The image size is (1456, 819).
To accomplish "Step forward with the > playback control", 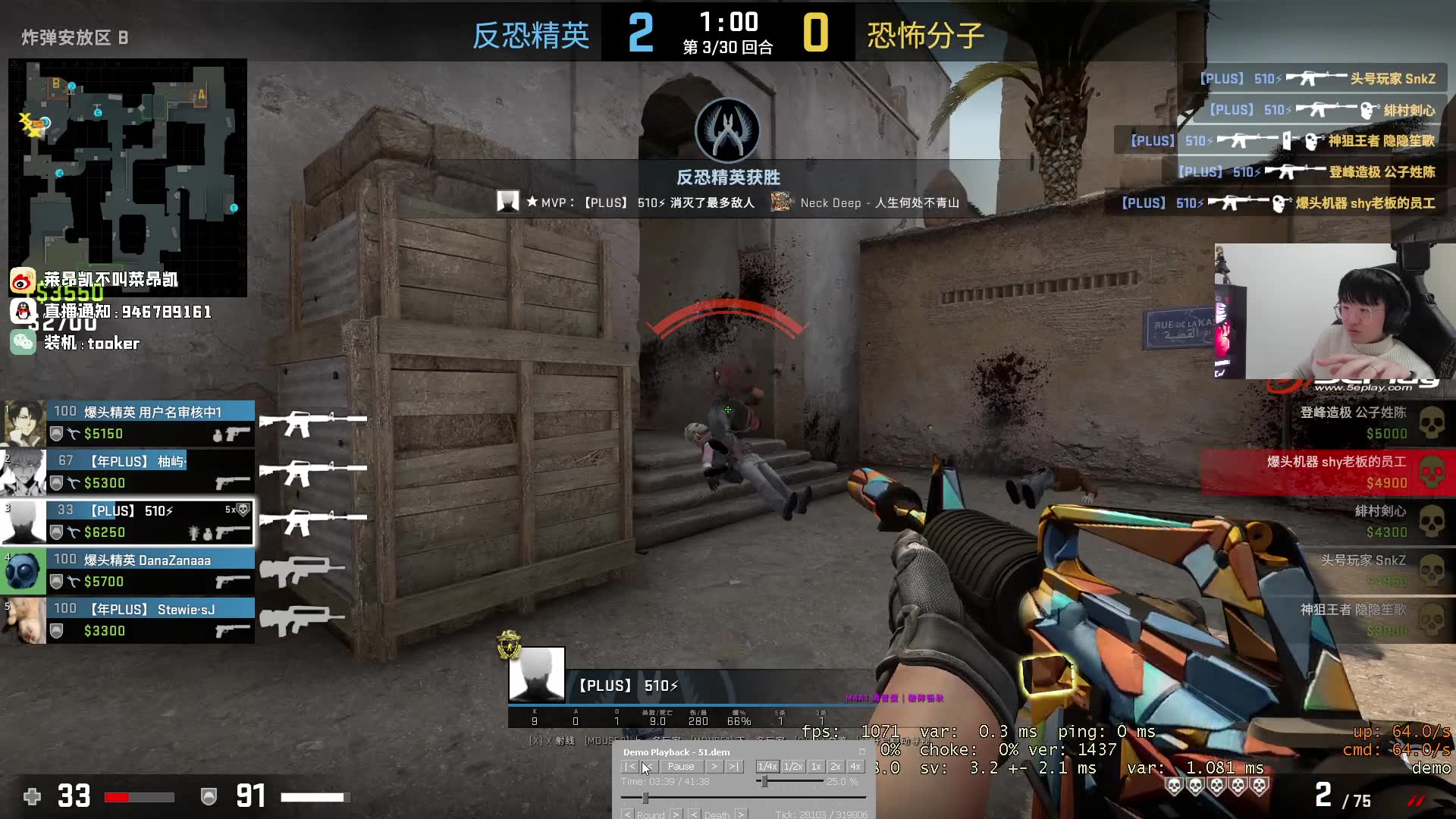I will coord(714,767).
